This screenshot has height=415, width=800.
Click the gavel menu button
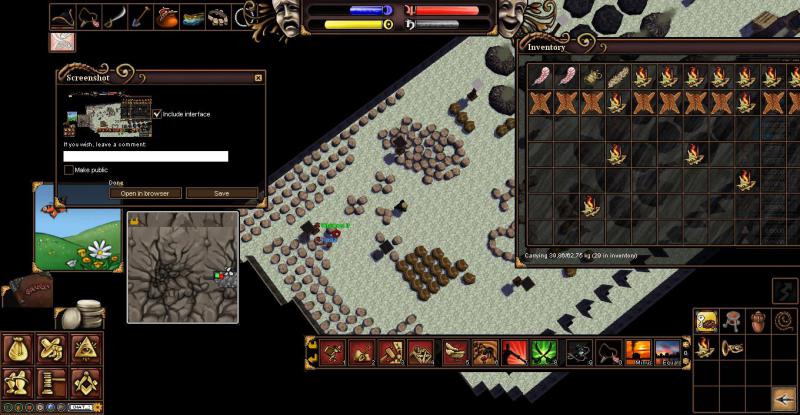click(50, 382)
